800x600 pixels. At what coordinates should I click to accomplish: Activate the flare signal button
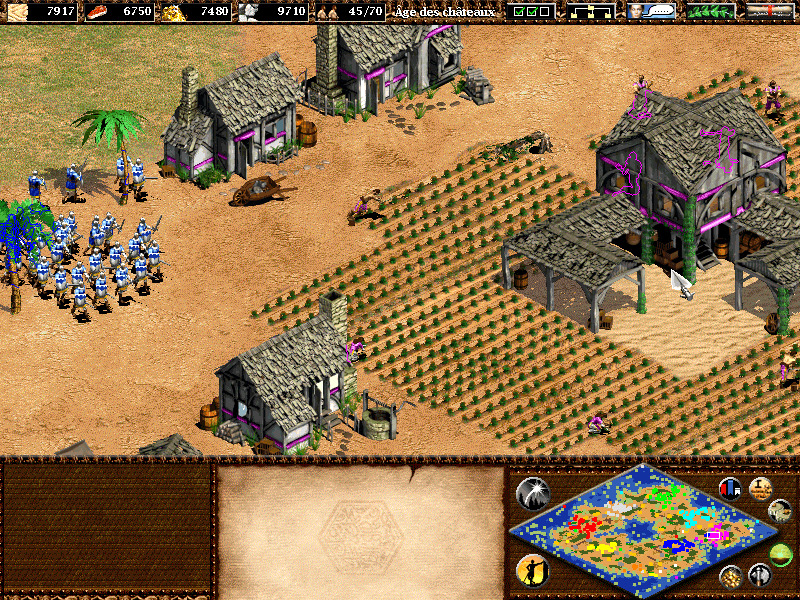(532, 492)
